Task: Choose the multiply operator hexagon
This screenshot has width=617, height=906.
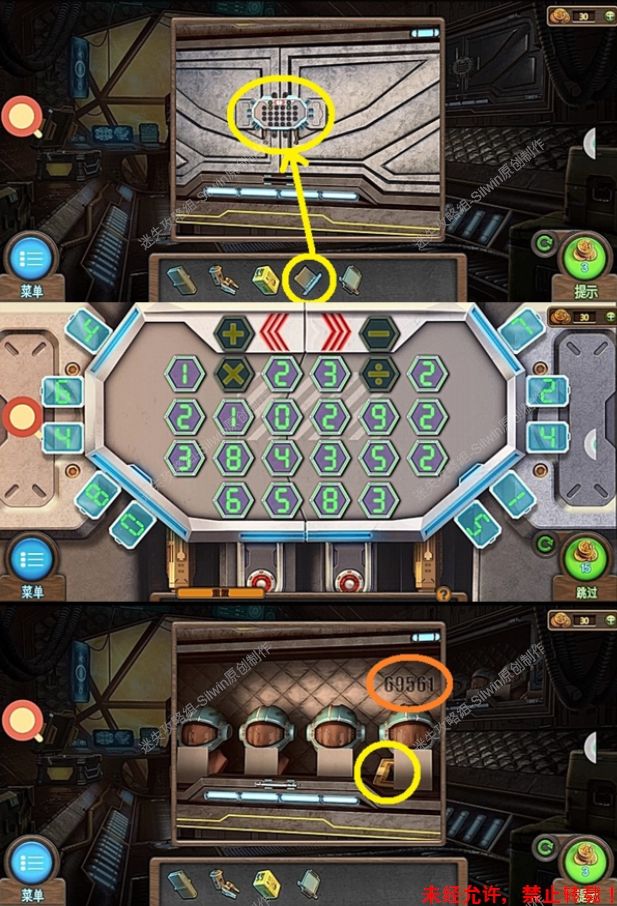Action: click(232, 374)
